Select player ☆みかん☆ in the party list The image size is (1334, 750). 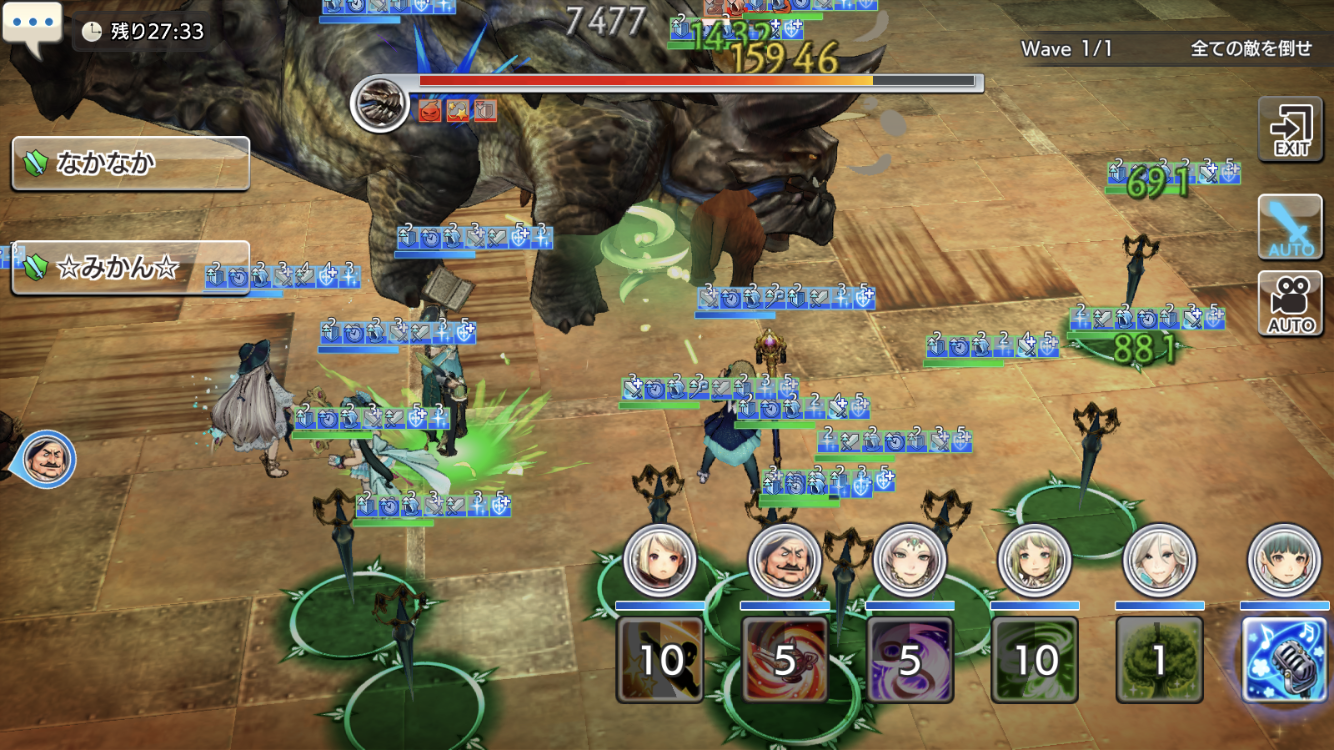click(x=130, y=268)
